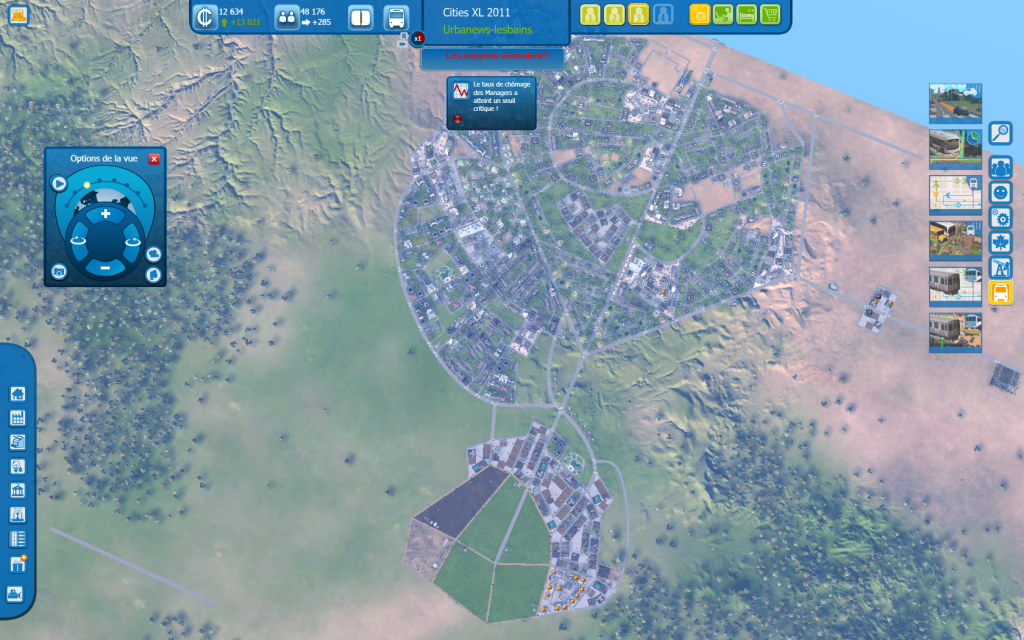This screenshot has width=1024, height=640.
Task: Click the day-night play button
Action: (x=59, y=184)
